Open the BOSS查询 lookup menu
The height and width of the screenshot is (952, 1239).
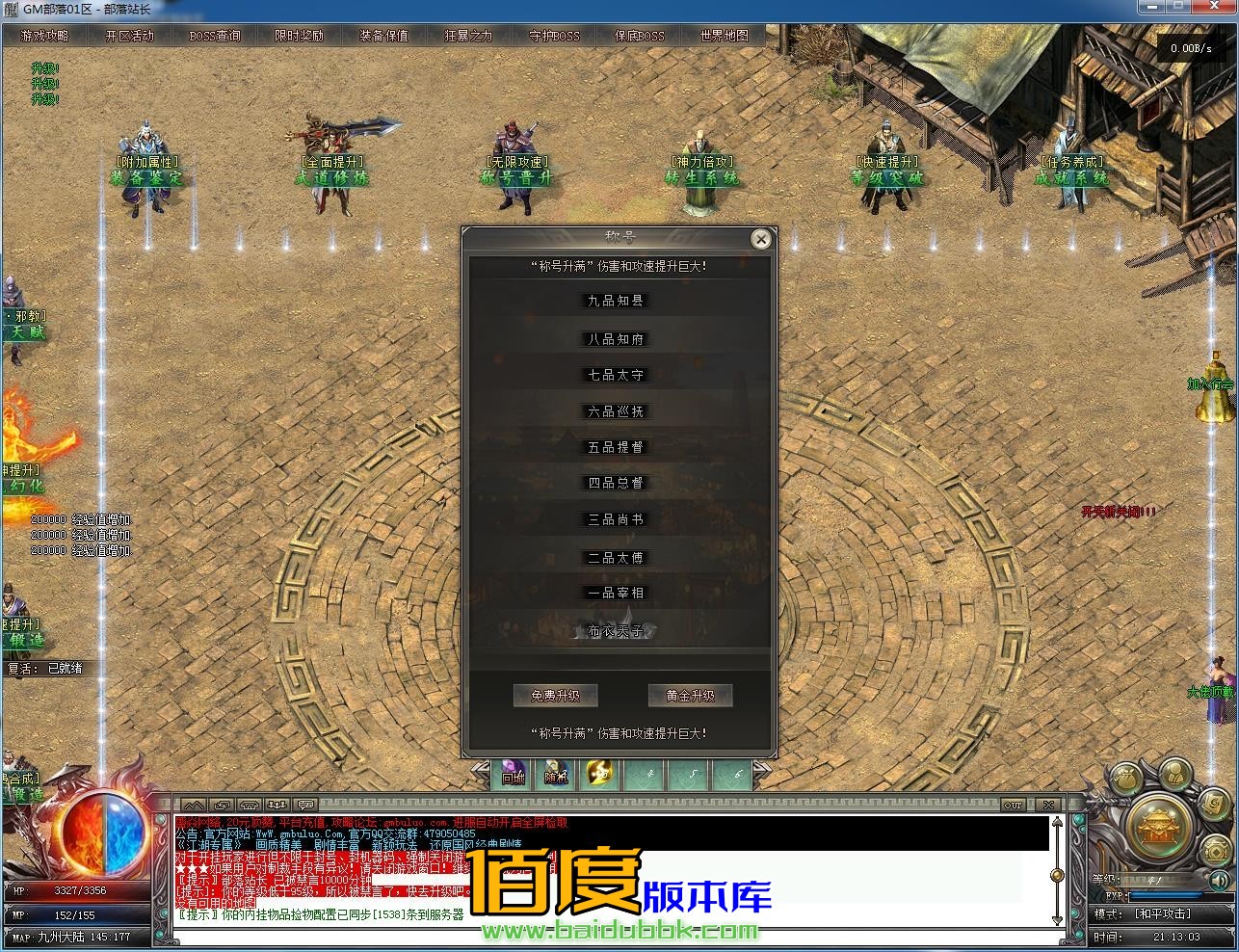215,36
